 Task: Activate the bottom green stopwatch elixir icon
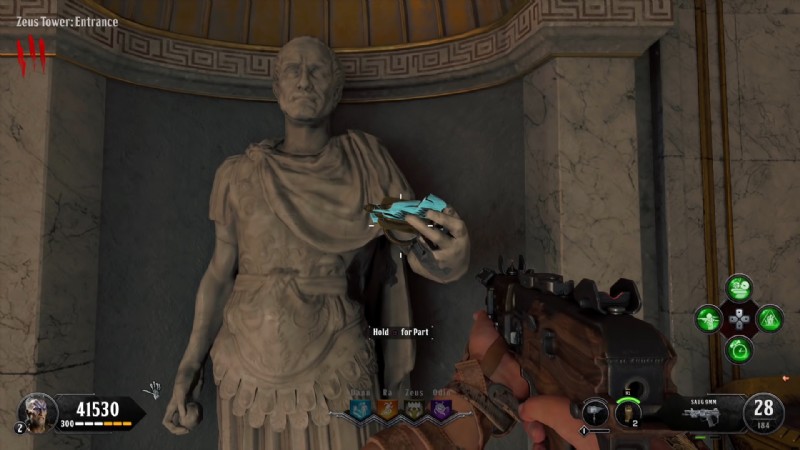[739, 350]
